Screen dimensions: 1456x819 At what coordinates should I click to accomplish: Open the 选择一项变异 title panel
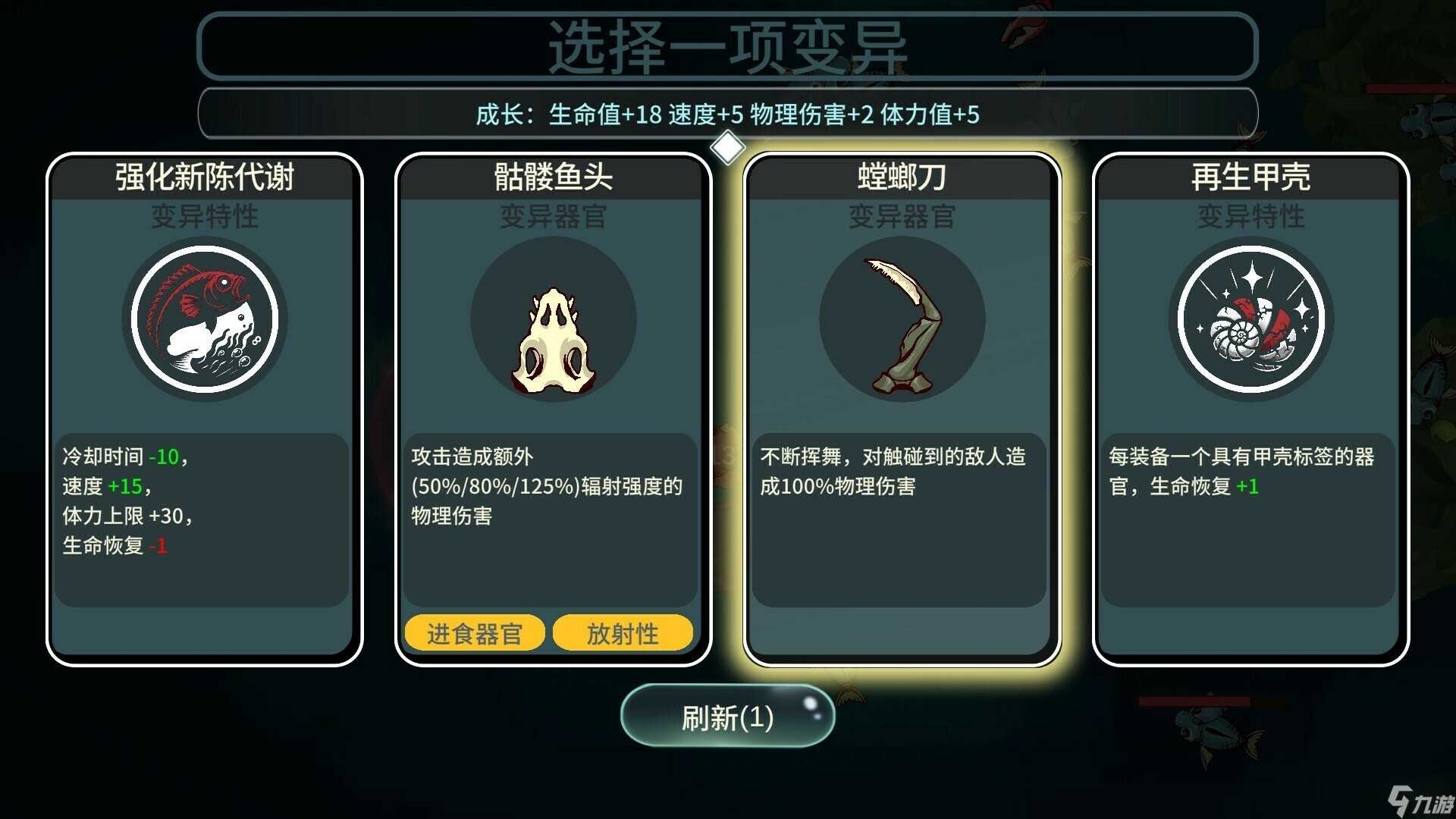(726, 45)
